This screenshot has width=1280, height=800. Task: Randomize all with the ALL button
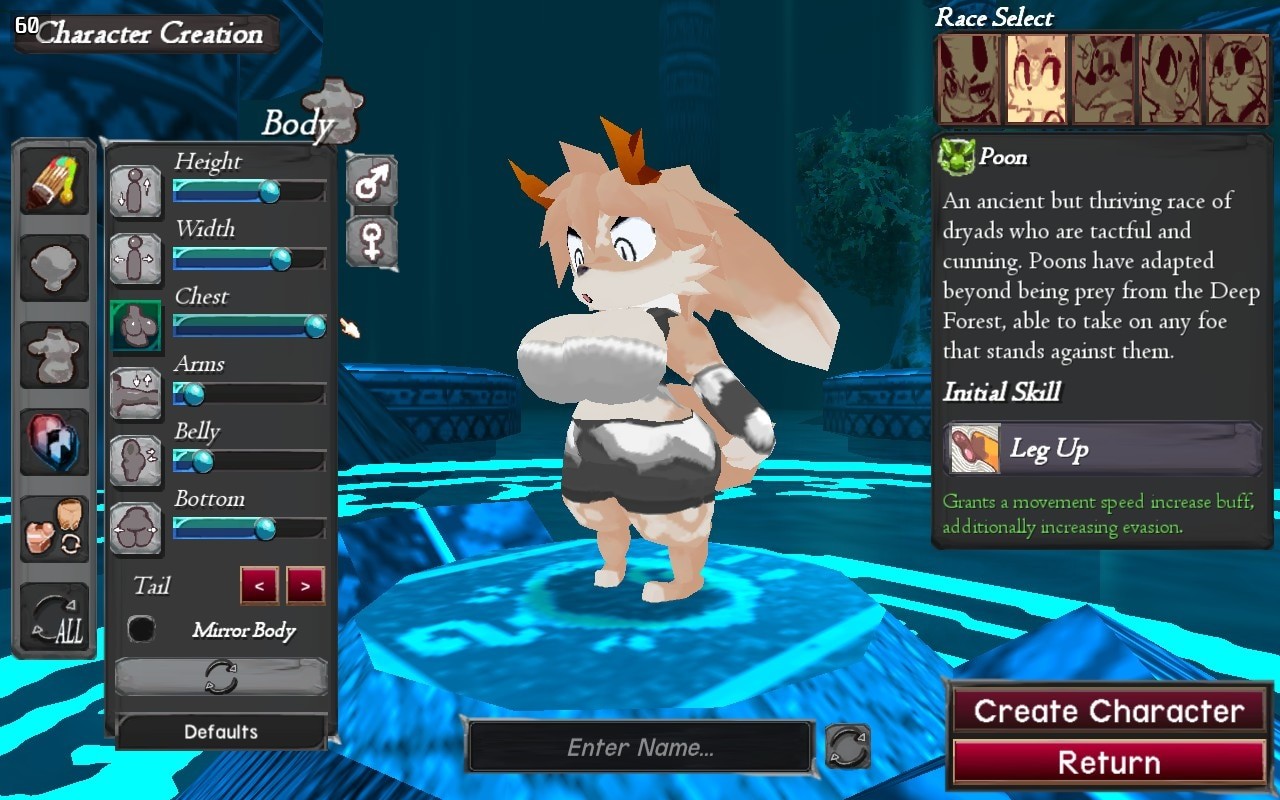tap(55, 617)
